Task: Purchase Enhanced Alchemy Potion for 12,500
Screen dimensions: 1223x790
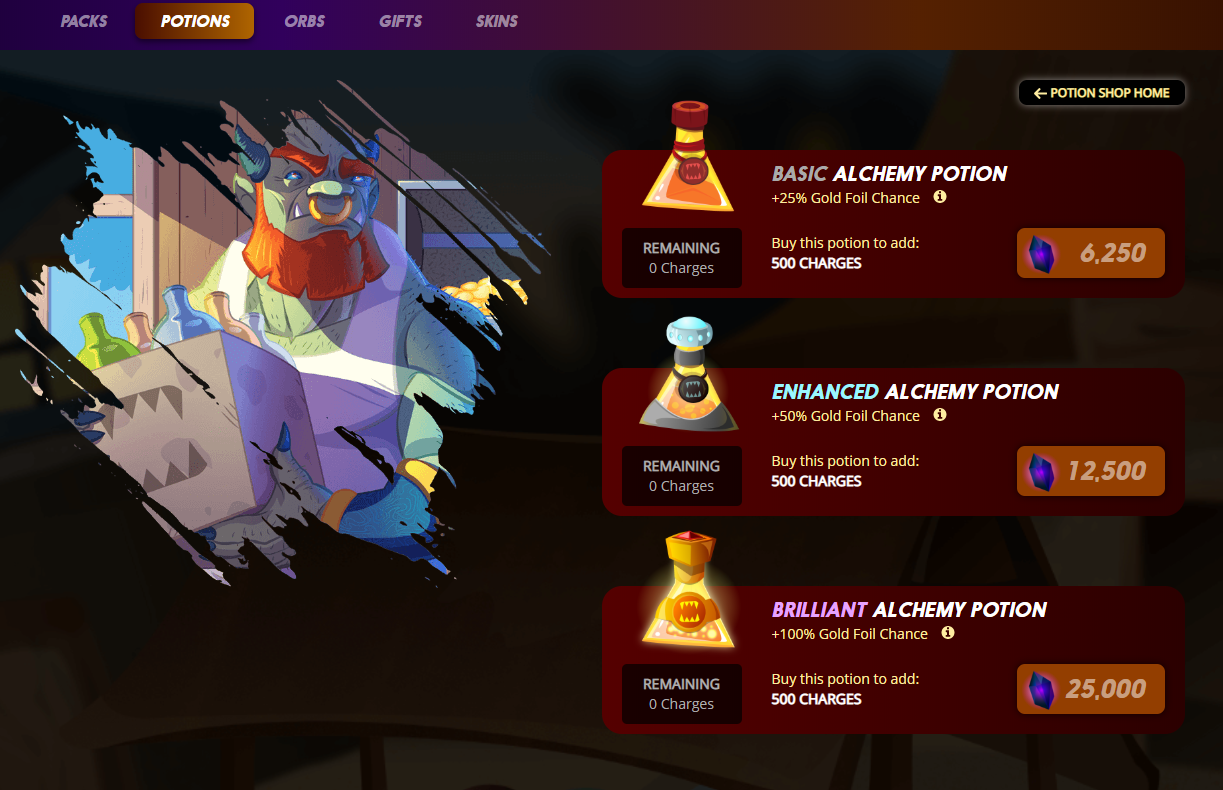Action: coord(1091,471)
